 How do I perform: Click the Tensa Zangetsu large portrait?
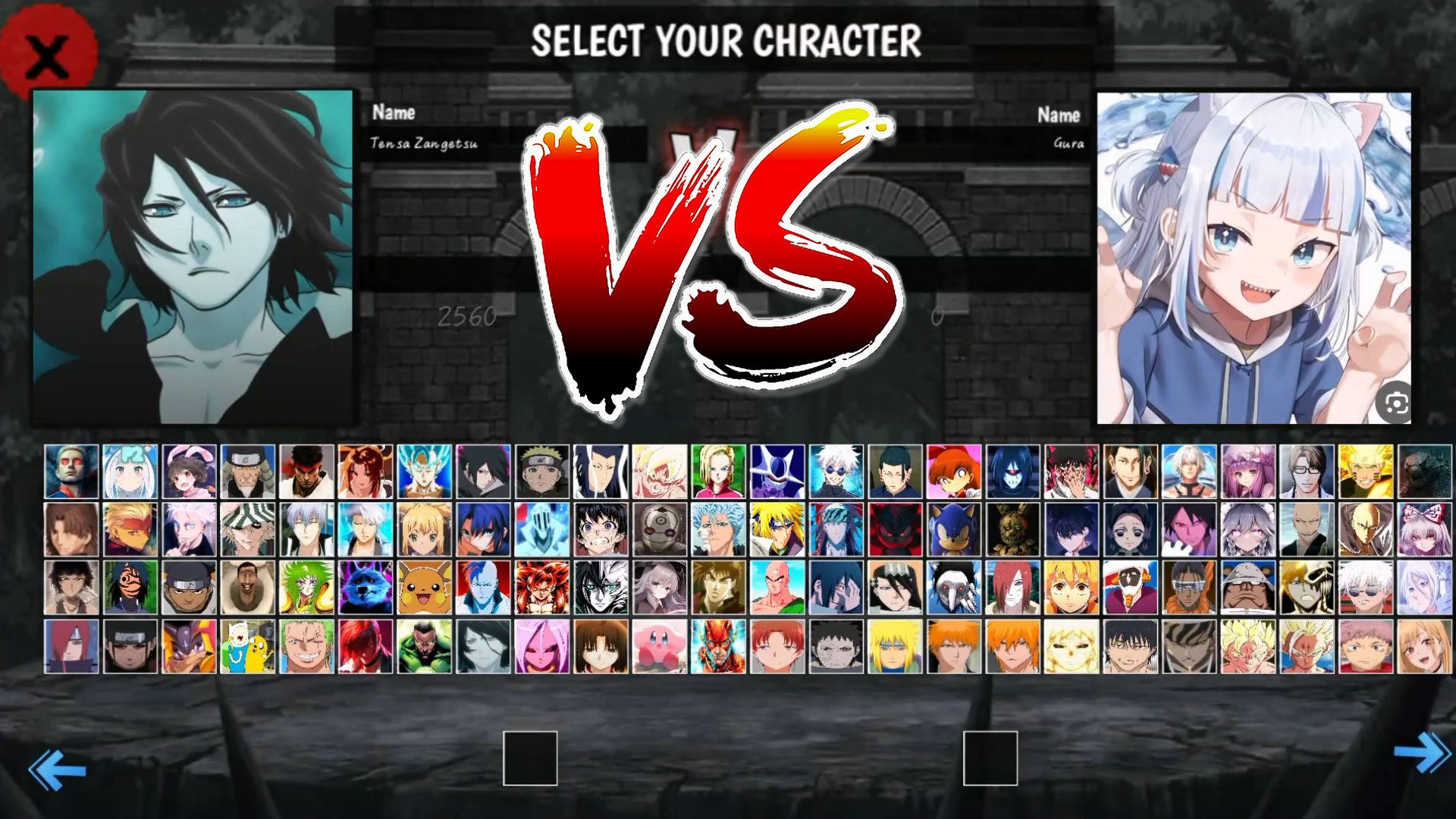(x=193, y=256)
